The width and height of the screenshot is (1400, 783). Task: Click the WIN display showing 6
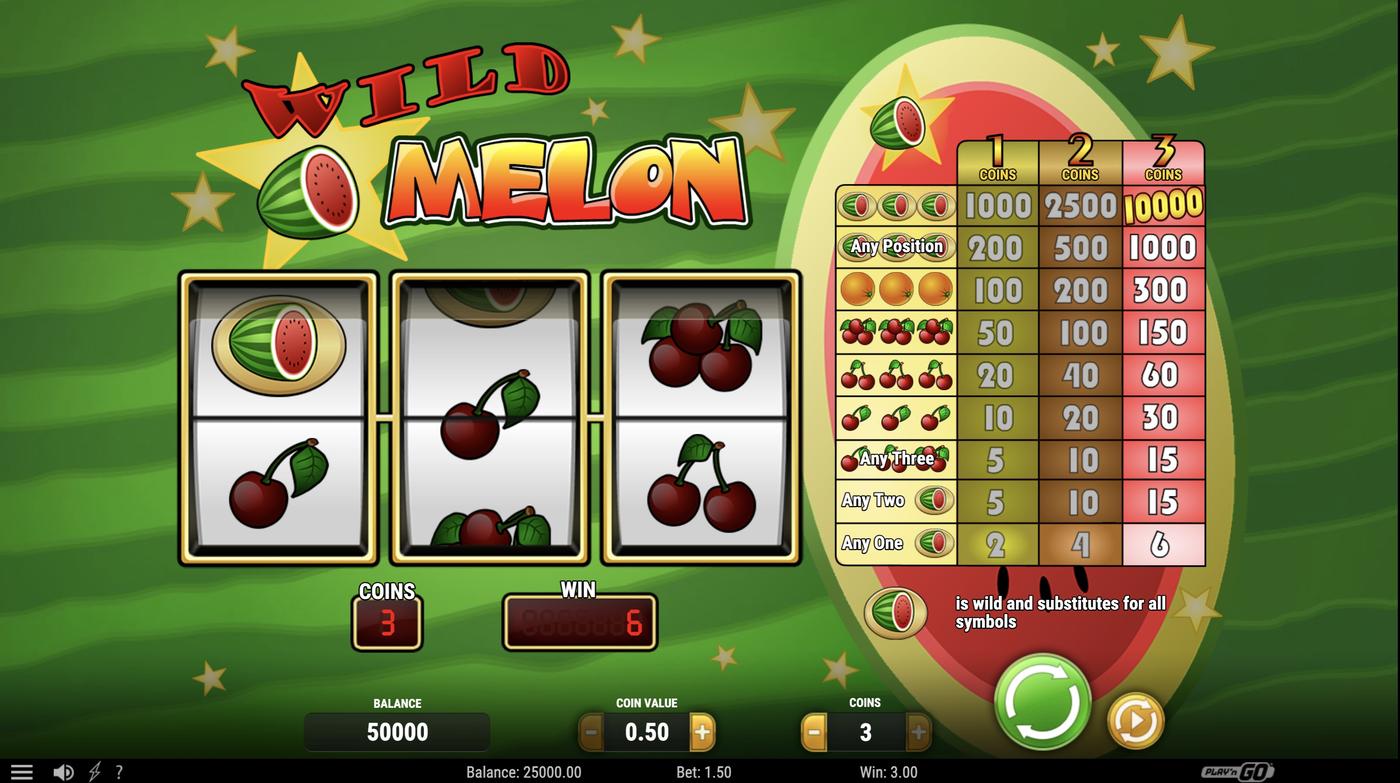[x=580, y=621]
